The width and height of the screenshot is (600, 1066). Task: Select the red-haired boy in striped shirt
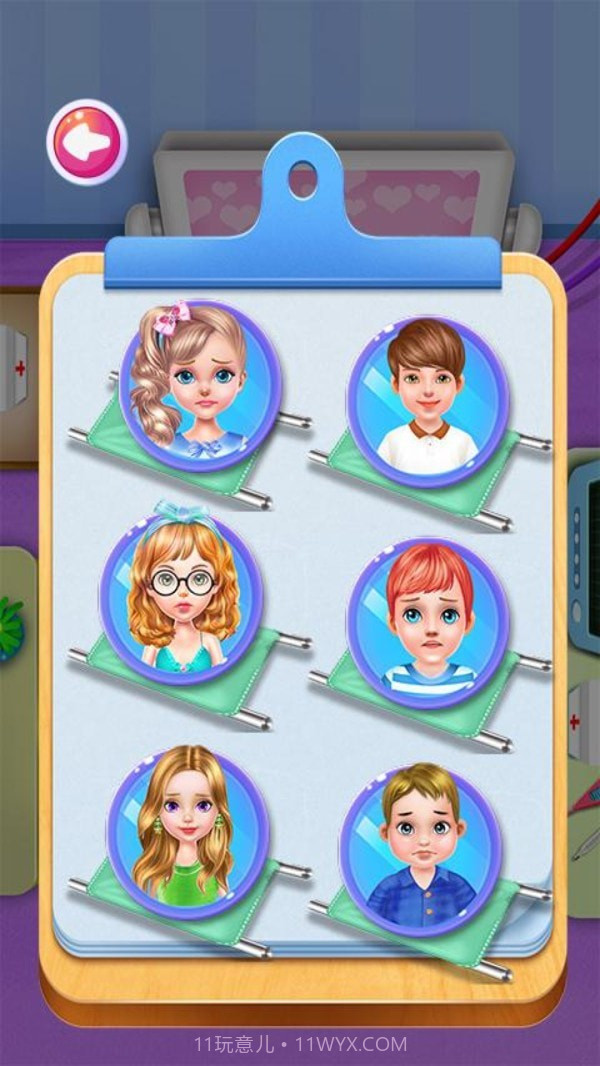tap(427, 618)
